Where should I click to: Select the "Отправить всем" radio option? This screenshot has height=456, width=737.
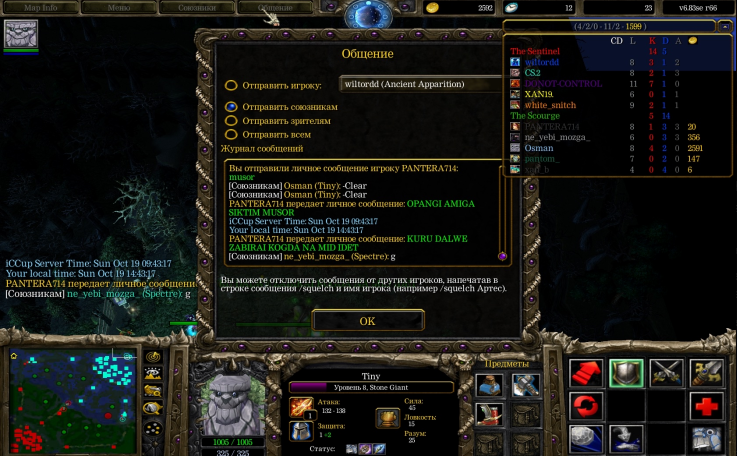point(231,134)
